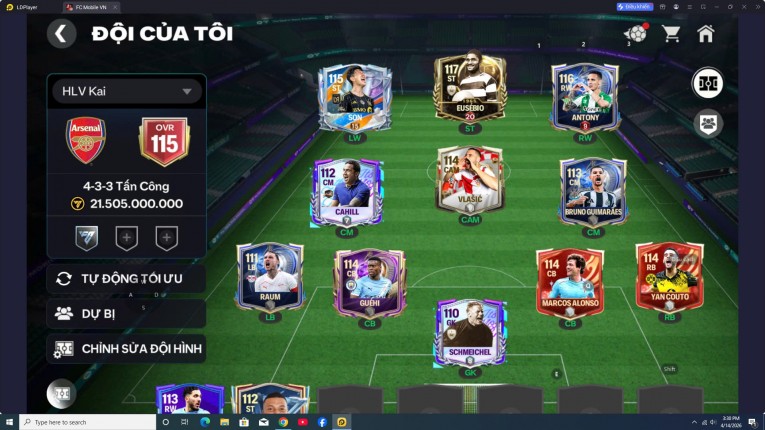Select goalkeeper Schmeichel's card
This screenshot has width=765, height=430.
469,332
